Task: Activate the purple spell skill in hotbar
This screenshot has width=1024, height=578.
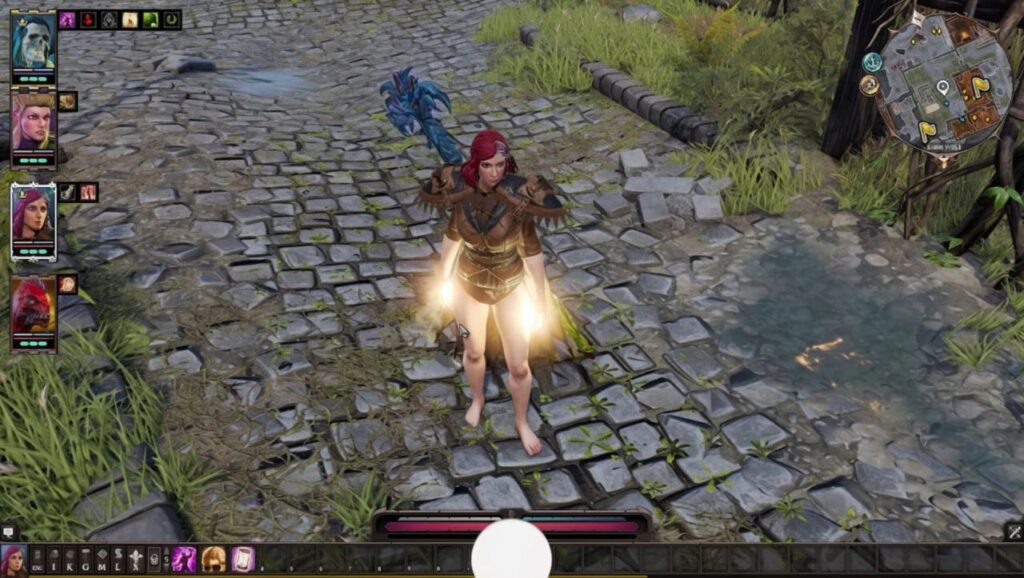Action: (x=184, y=560)
